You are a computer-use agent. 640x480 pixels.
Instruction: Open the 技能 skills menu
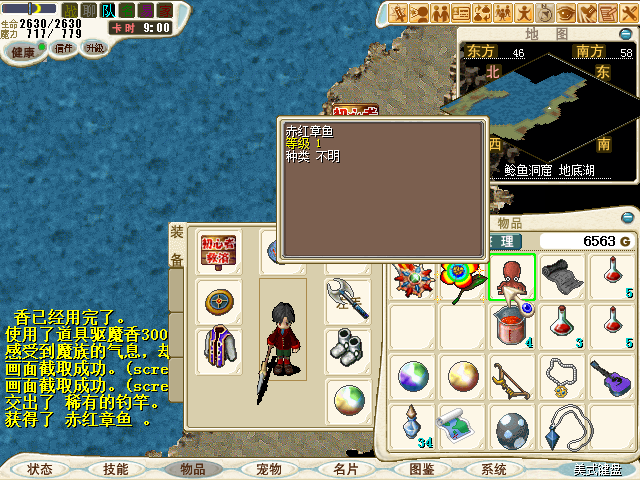pos(116,468)
